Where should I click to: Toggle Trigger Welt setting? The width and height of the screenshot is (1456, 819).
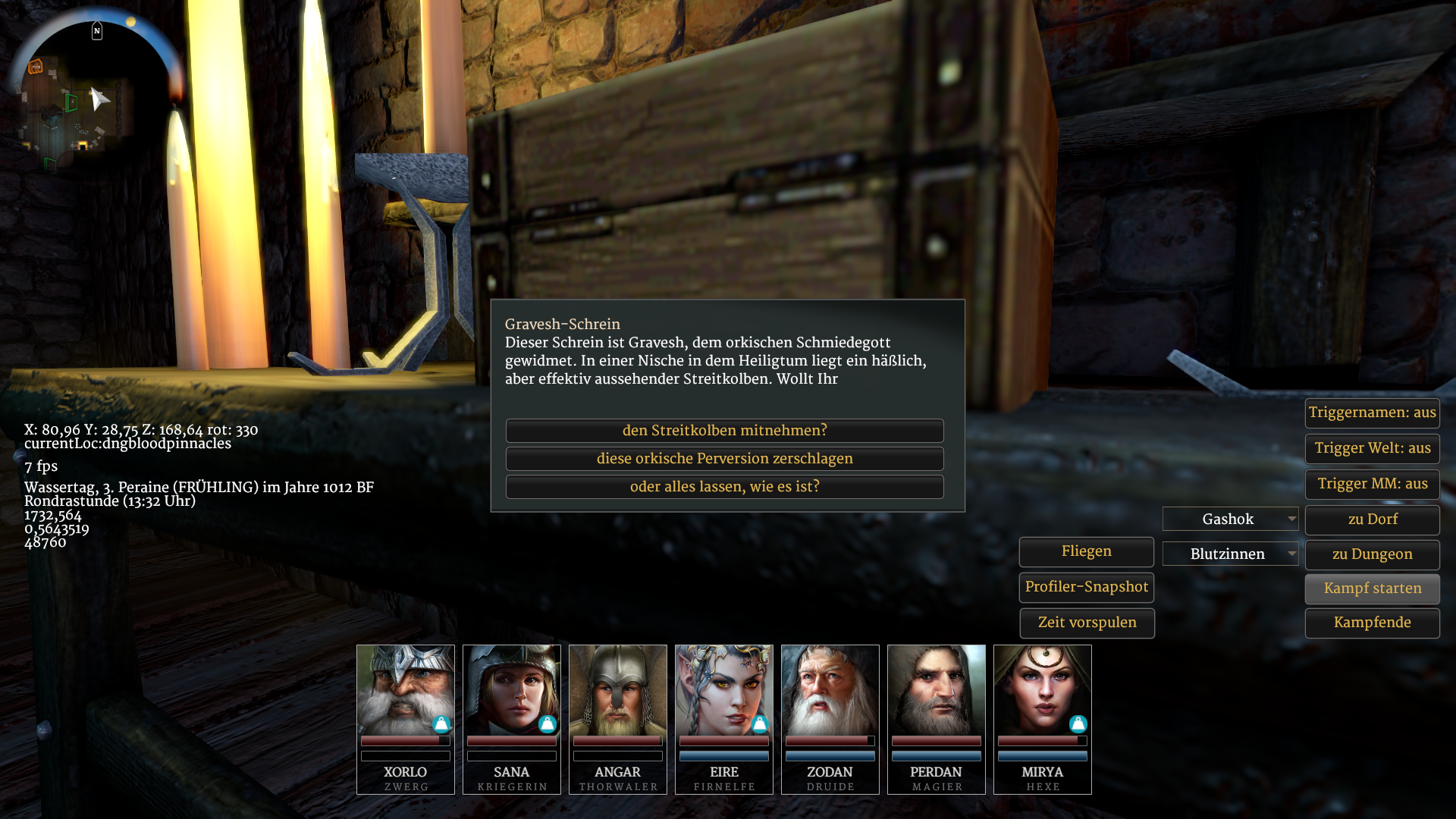point(1372,448)
